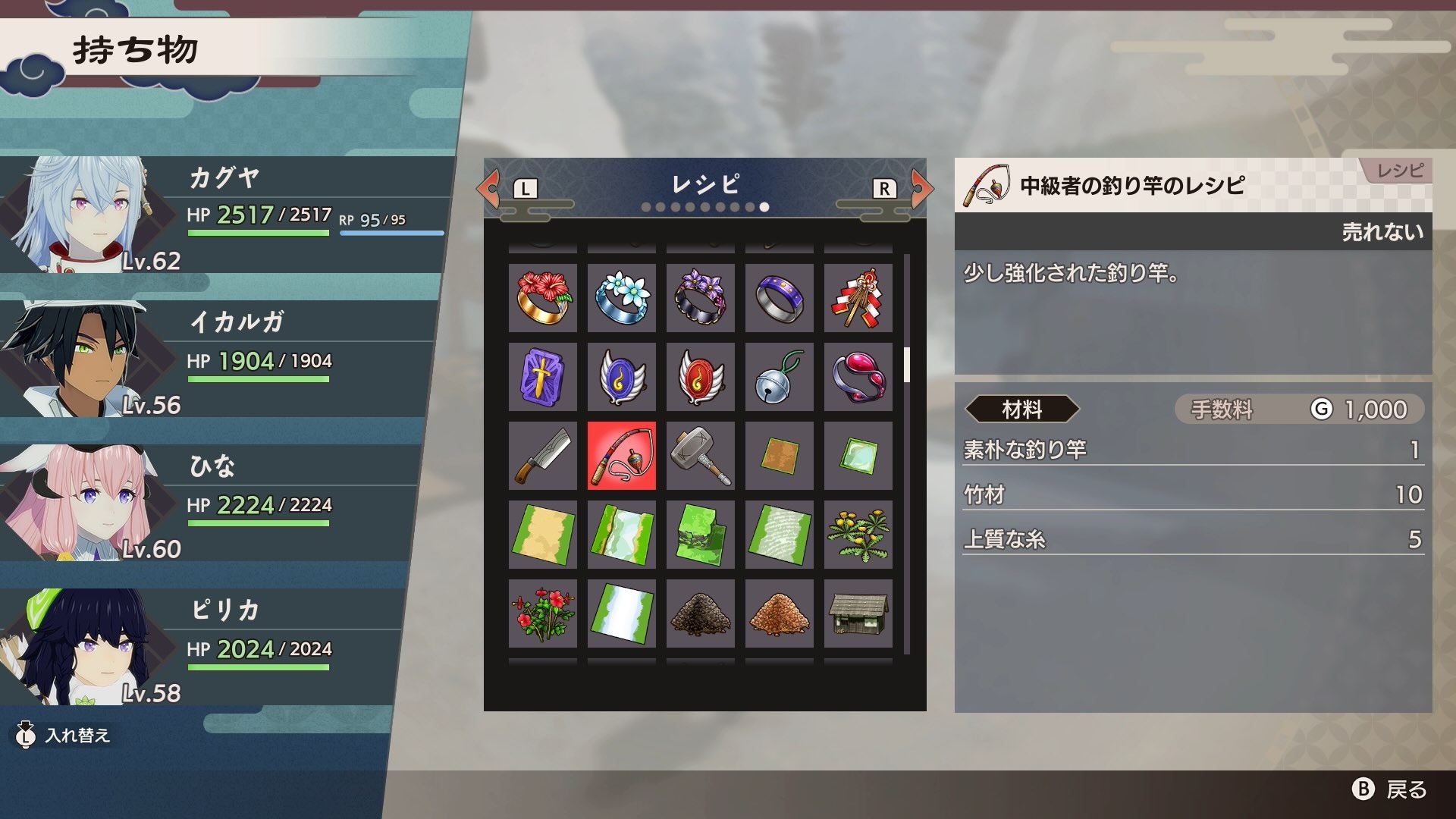Image resolution: width=1456 pixels, height=819 pixels.
Task: Select the pink gem ring recipe icon
Action: click(858, 377)
